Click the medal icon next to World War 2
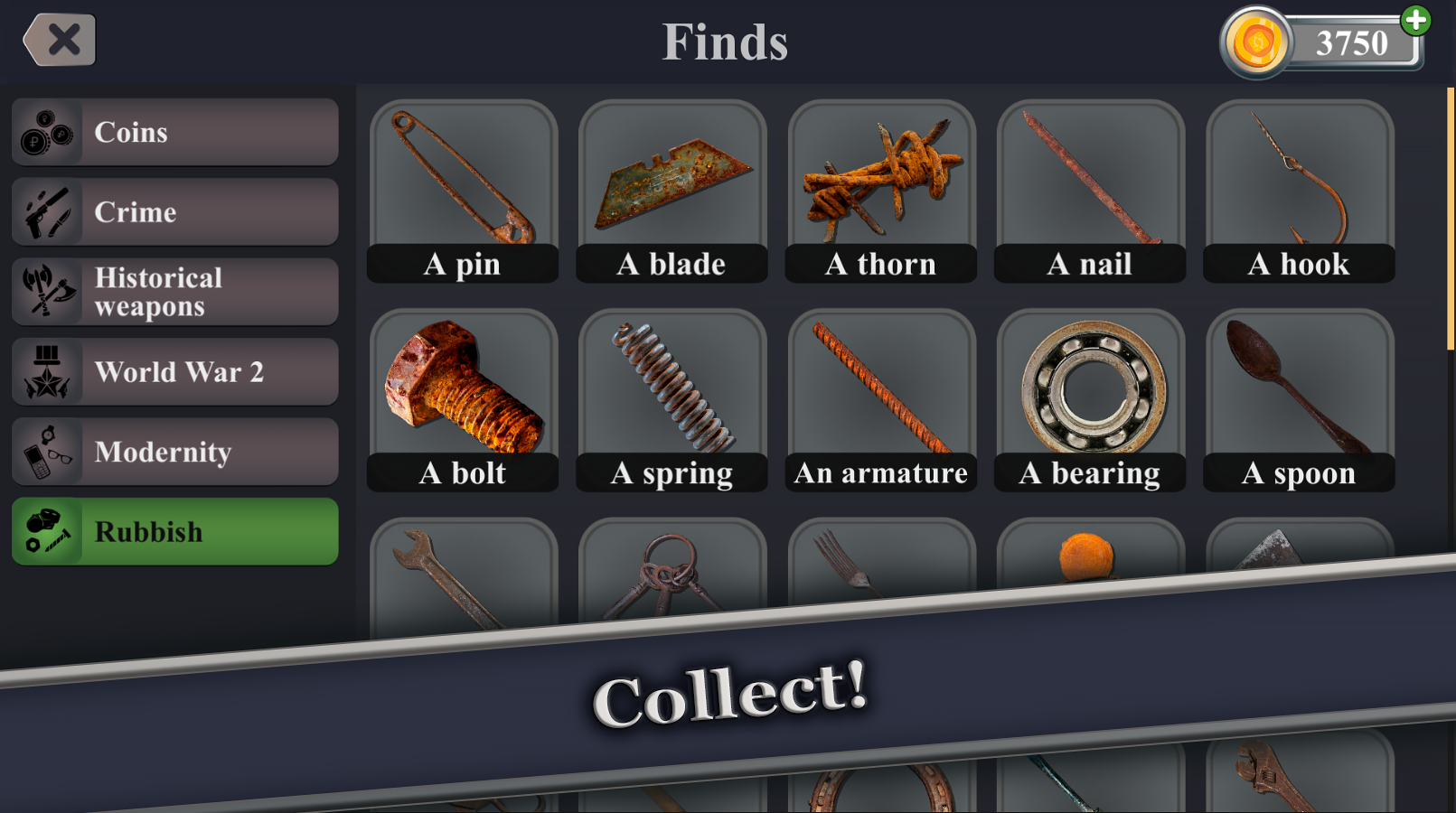1456x813 pixels. tap(48, 370)
